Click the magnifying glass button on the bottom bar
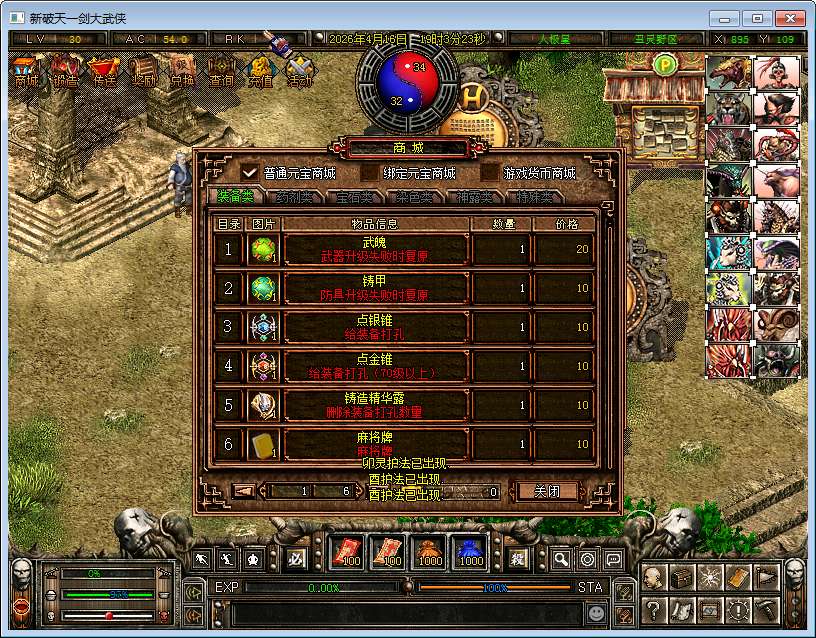 tap(562, 559)
